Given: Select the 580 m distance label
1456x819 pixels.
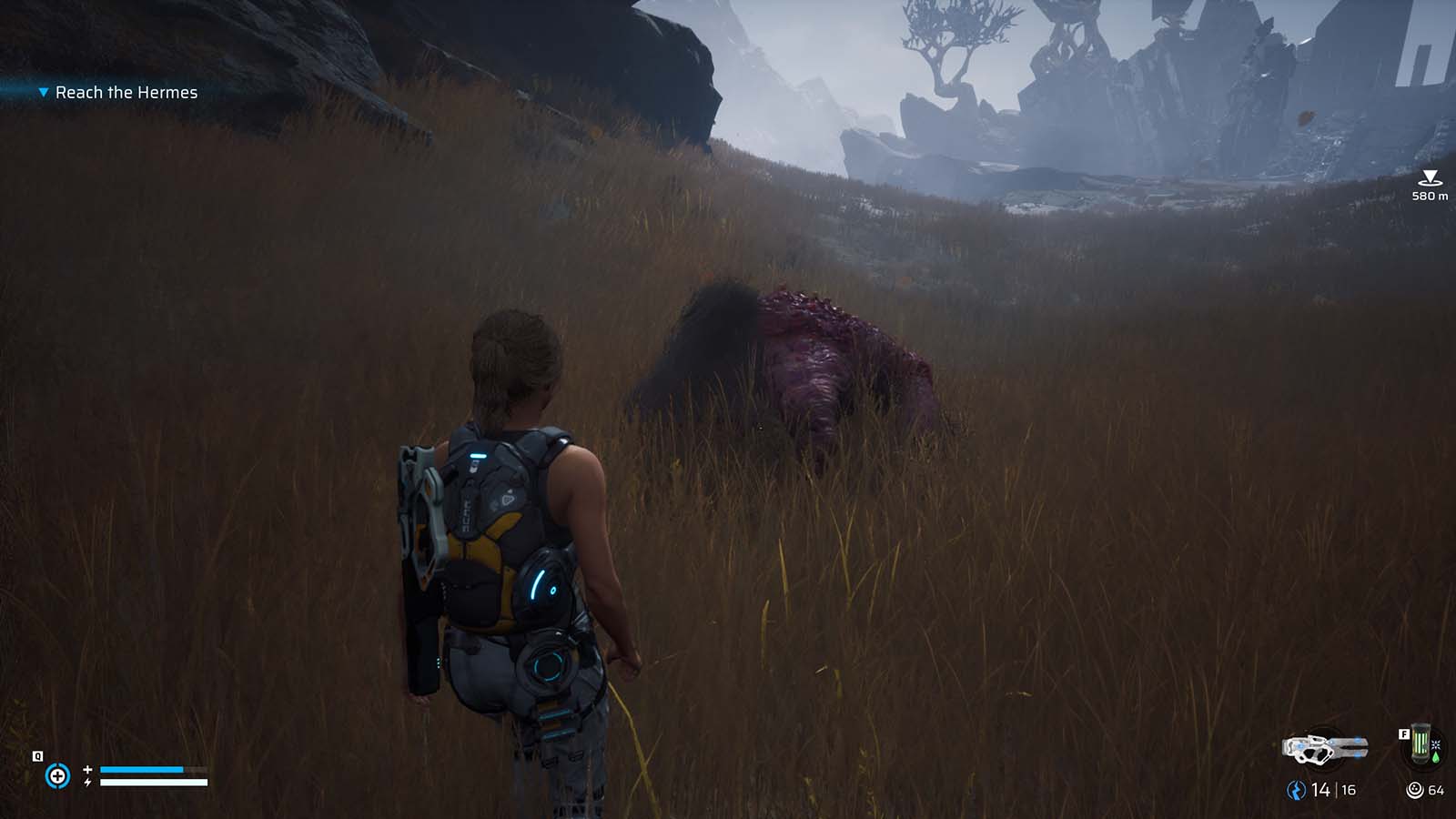Looking at the screenshot, I should 1429,195.
